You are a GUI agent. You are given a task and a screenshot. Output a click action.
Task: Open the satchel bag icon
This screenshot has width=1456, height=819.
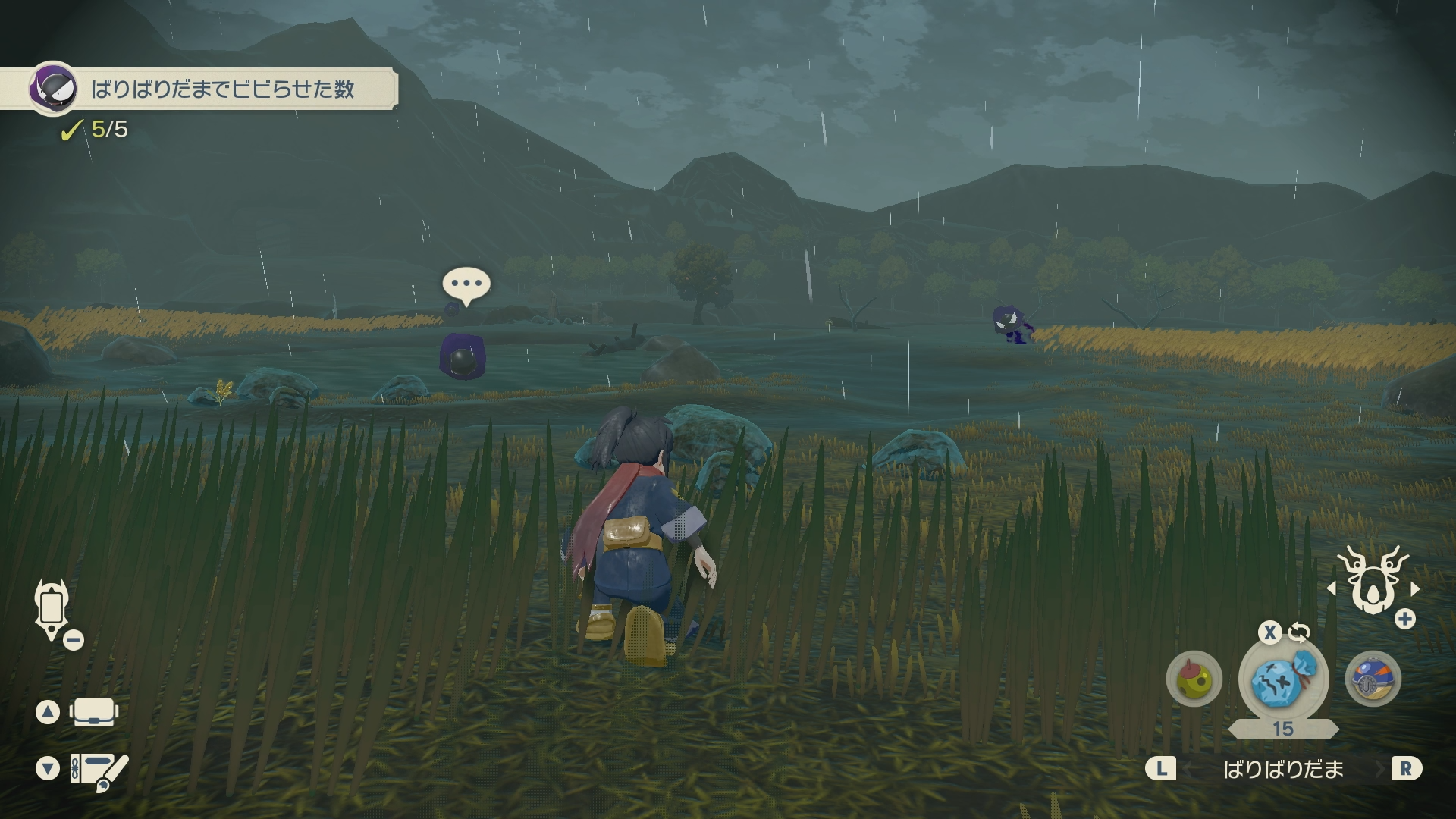pyautogui.click(x=93, y=712)
